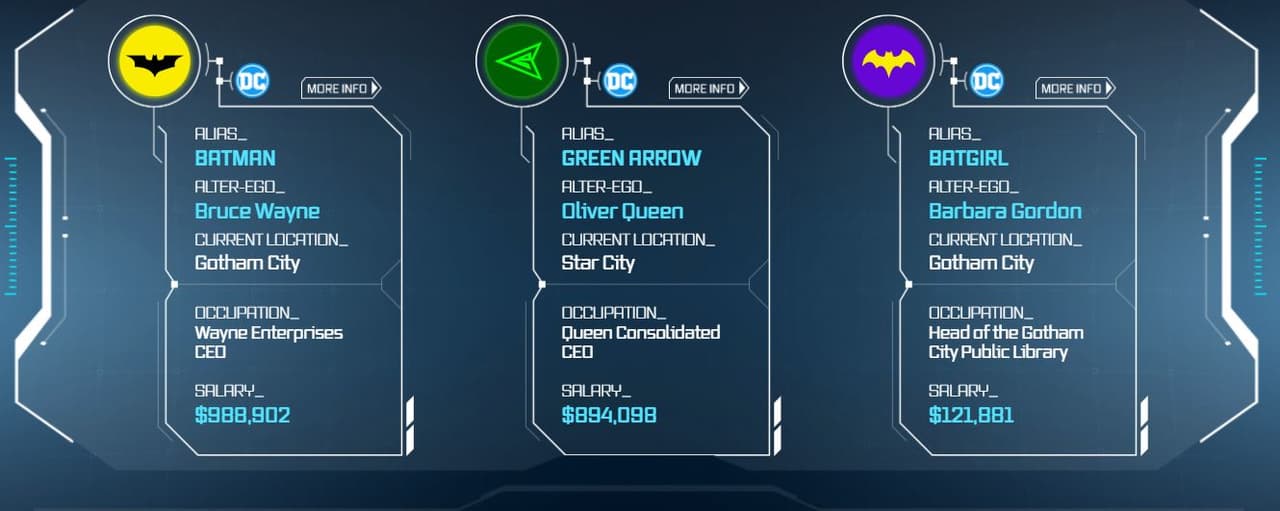
Task: Select the purple Batgirl emblem
Action: 889,63
